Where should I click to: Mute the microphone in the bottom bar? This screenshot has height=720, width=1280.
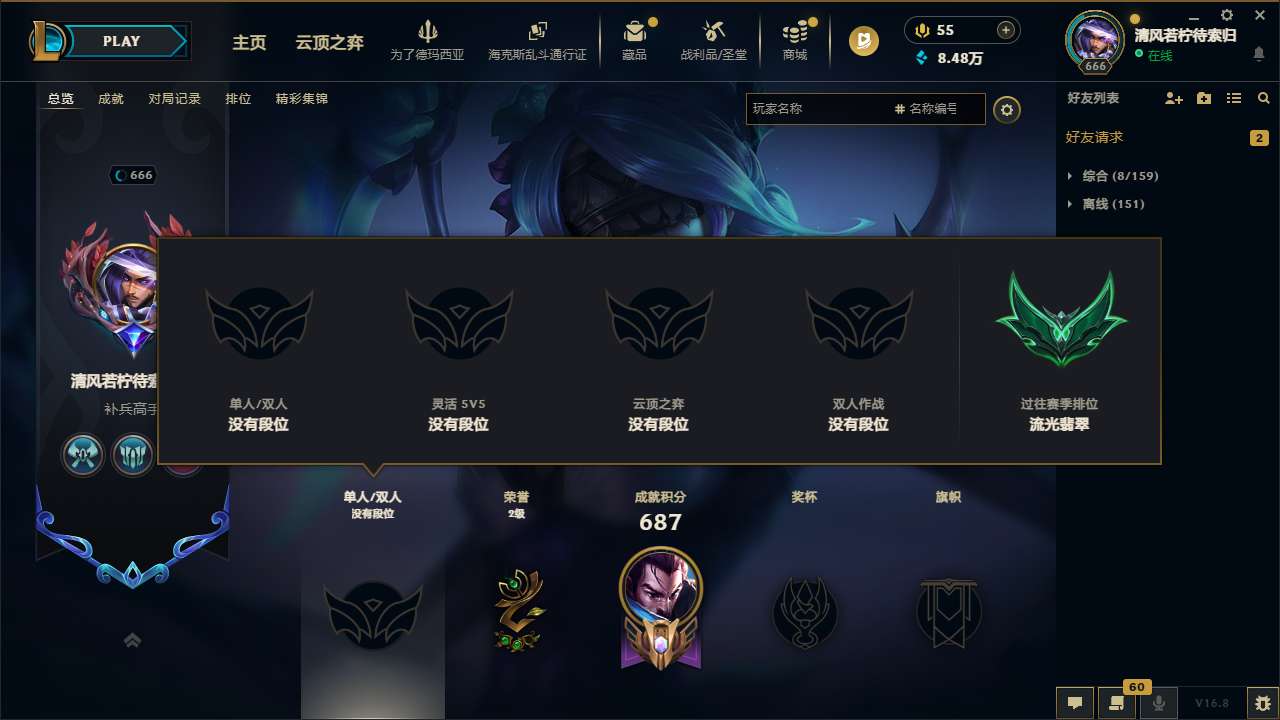pos(1160,703)
